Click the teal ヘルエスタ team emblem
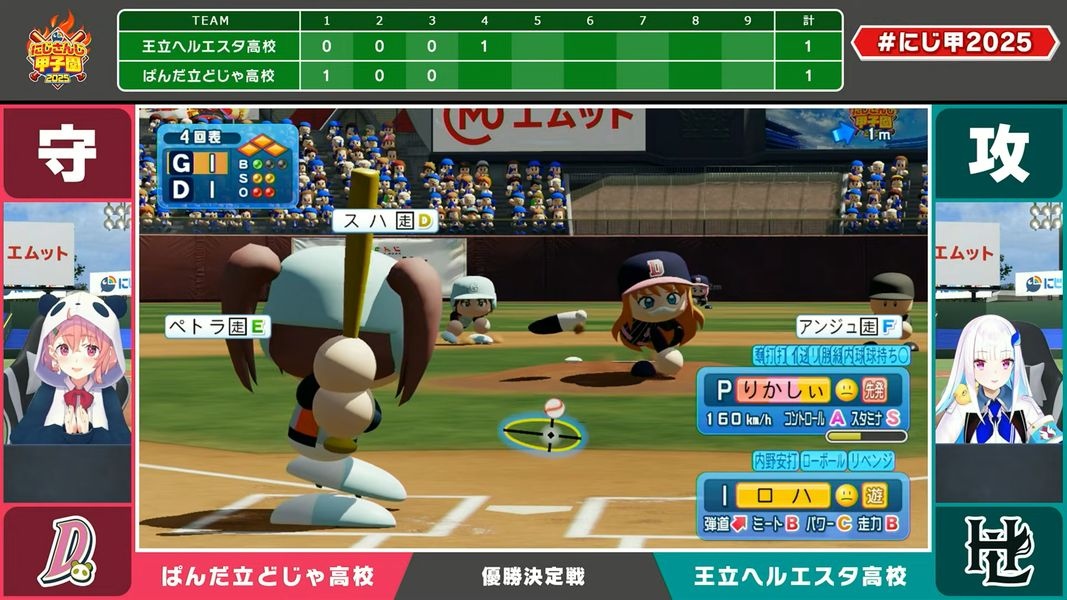This screenshot has width=1067, height=600. coord(998,552)
